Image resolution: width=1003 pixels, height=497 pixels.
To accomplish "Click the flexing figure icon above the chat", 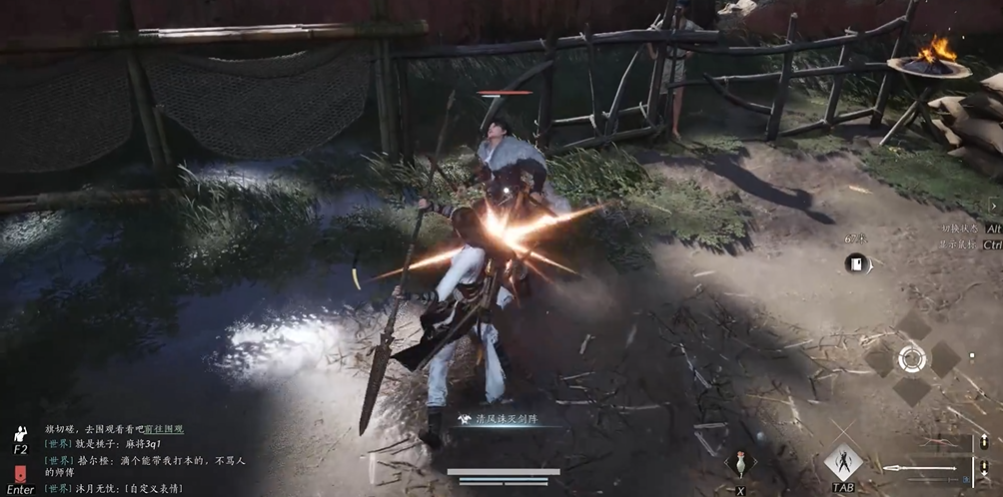I will 20,435.
